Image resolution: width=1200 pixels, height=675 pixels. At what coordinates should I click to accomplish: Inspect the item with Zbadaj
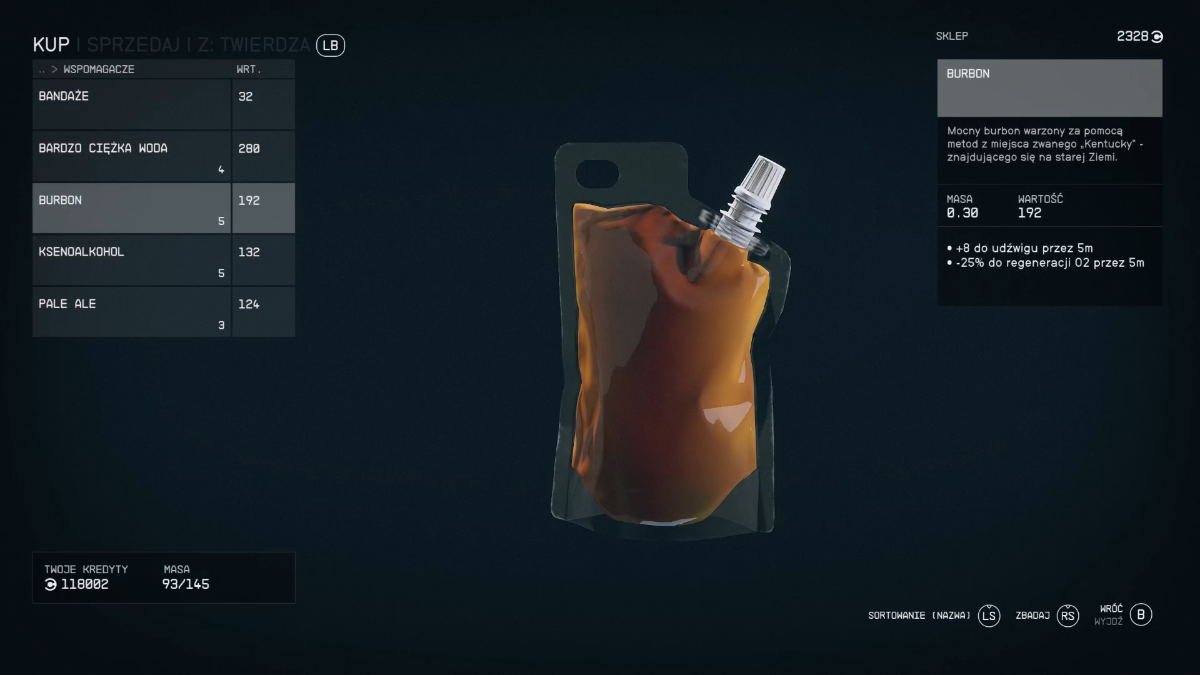tap(1068, 615)
